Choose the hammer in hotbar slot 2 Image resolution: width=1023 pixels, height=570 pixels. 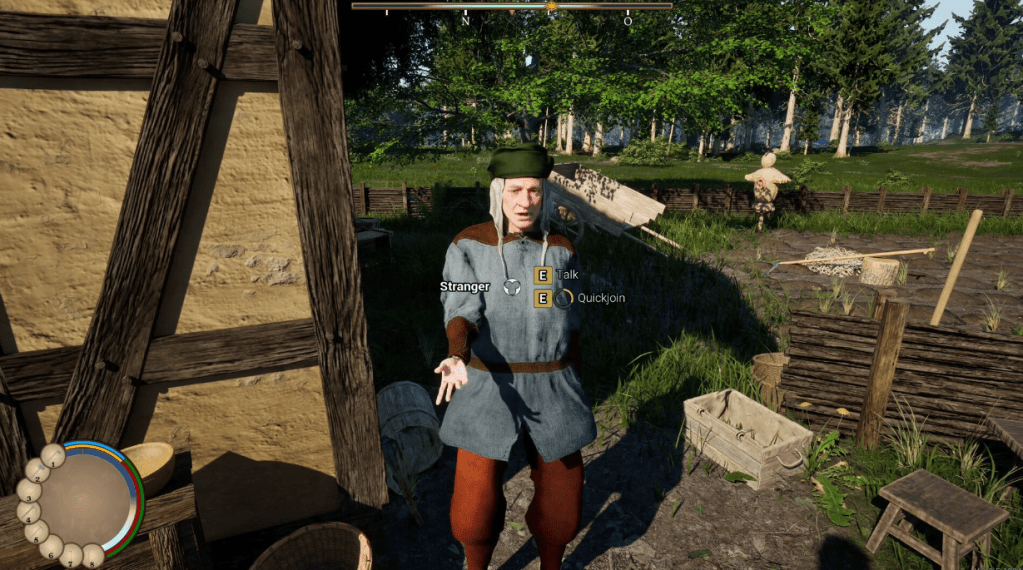pos(37,470)
